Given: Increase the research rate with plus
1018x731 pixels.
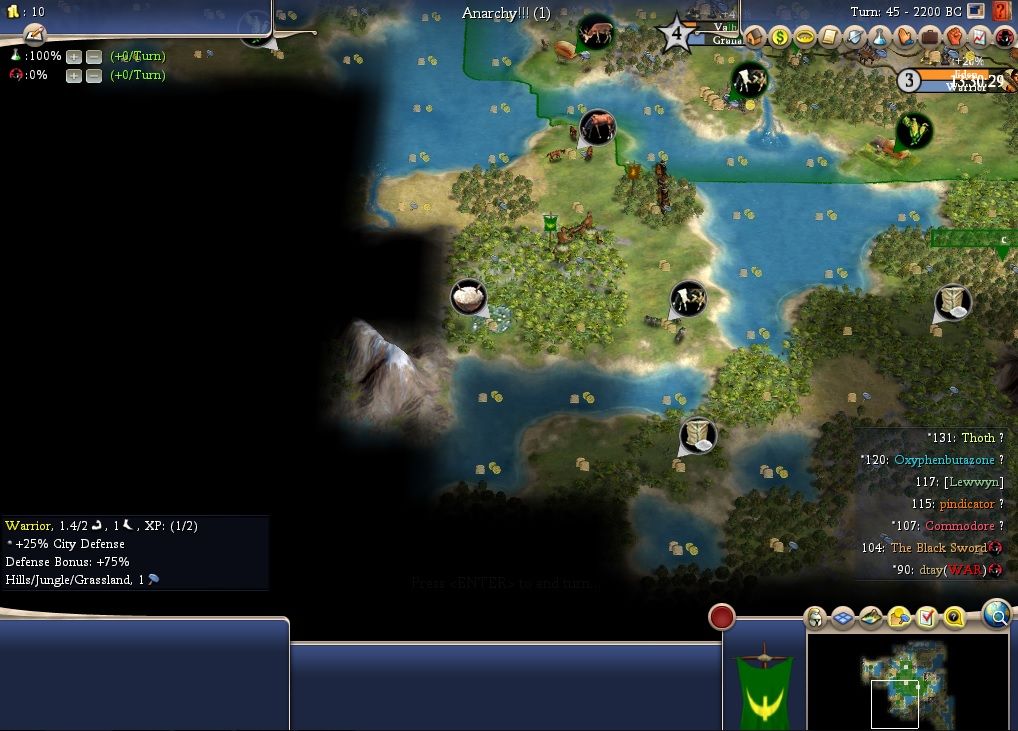Looking at the screenshot, I should [73, 56].
